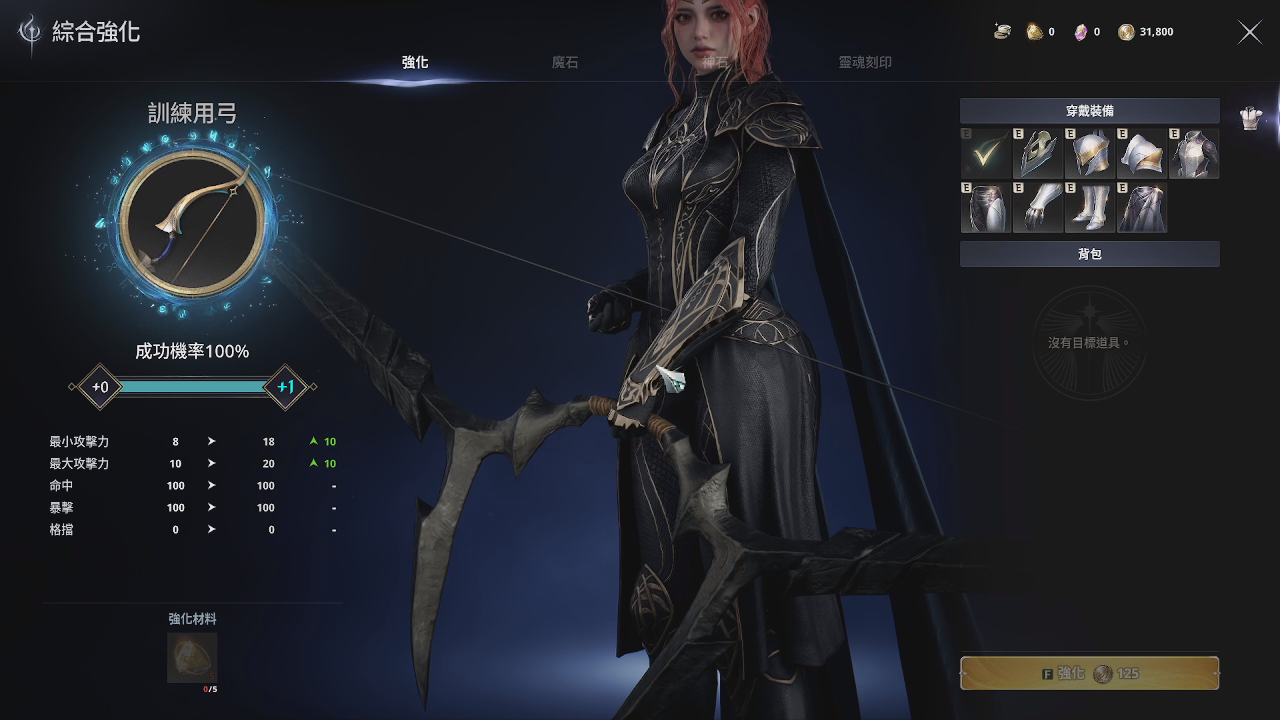Open the 魔石 tab
The width and height of the screenshot is (1280, 720).
point(565,62)
